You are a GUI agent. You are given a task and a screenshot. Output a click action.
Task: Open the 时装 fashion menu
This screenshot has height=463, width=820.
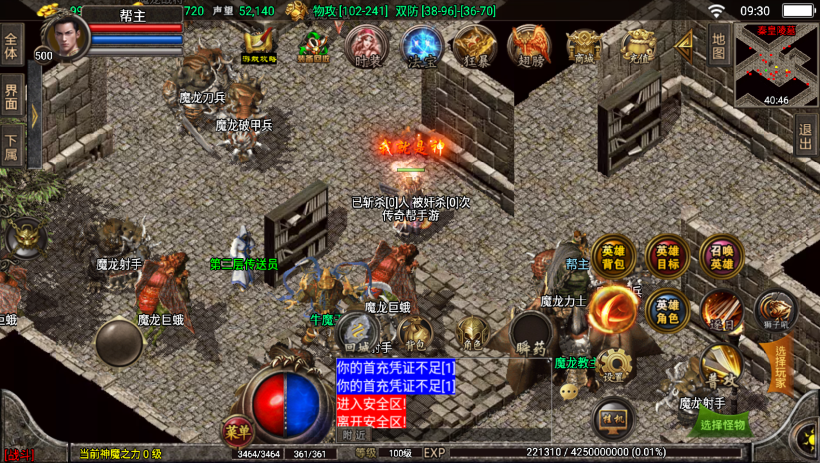[x=366, y=45]
